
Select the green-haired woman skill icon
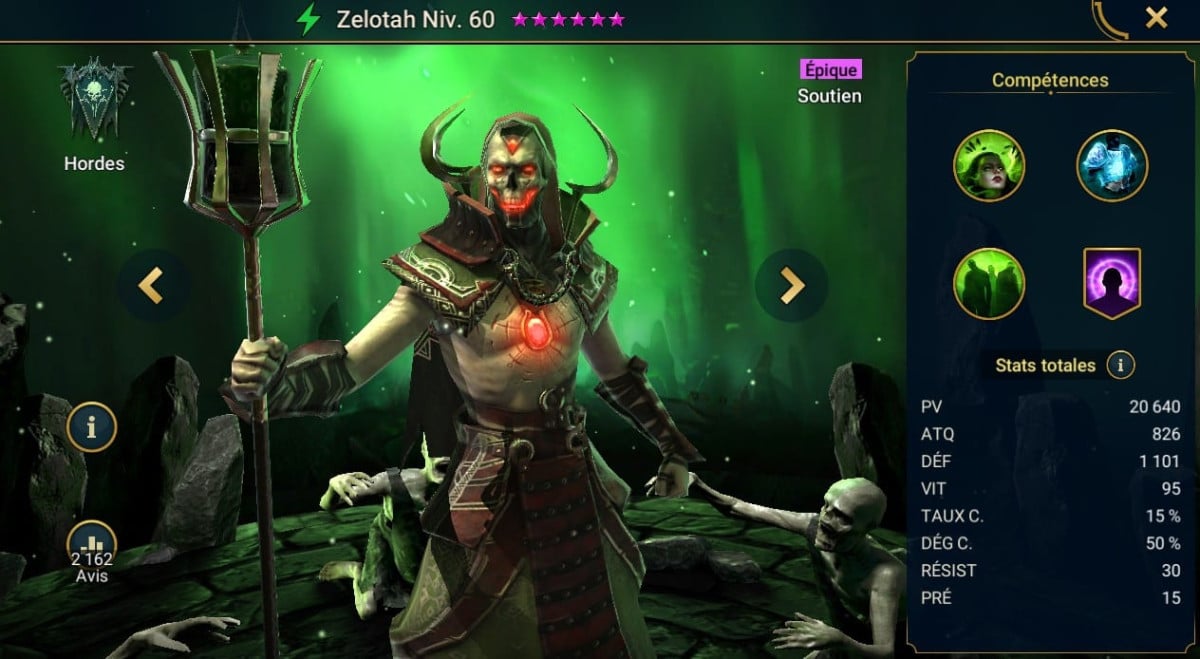988,165
